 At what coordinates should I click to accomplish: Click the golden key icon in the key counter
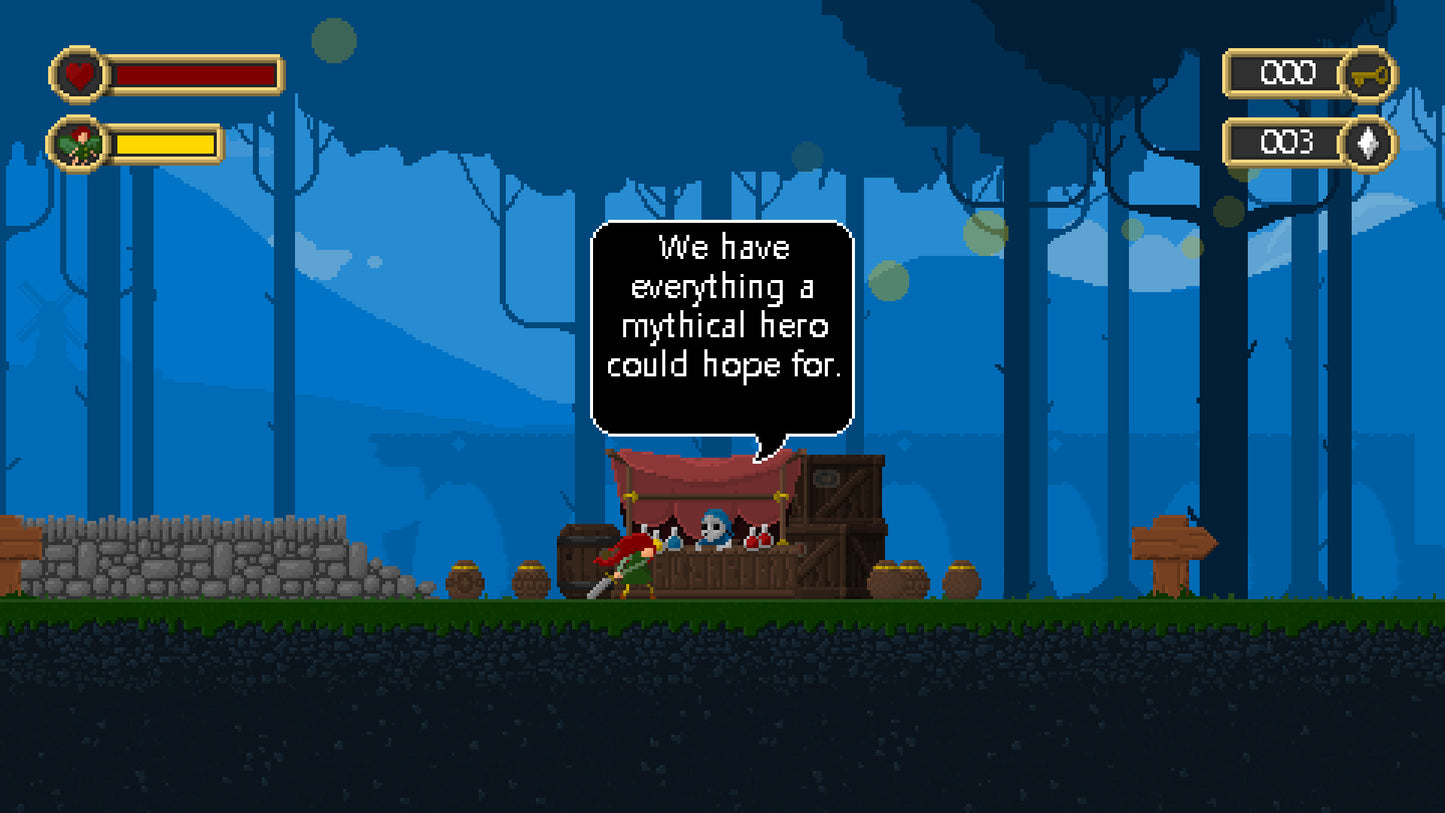[x=1371, y=74]
